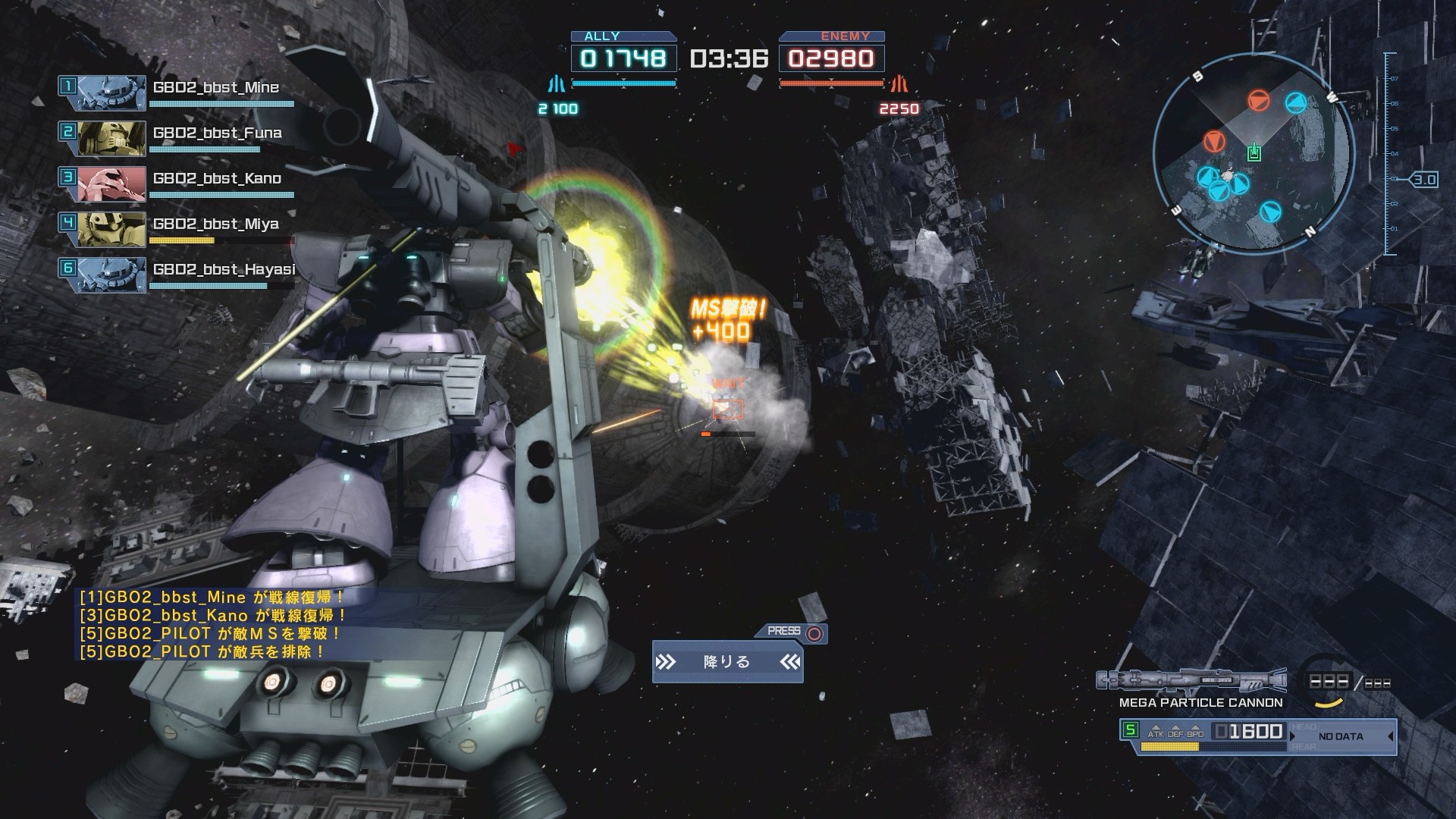
Task: Click the circular radar minimap
Action: (x=1254, y=151)
